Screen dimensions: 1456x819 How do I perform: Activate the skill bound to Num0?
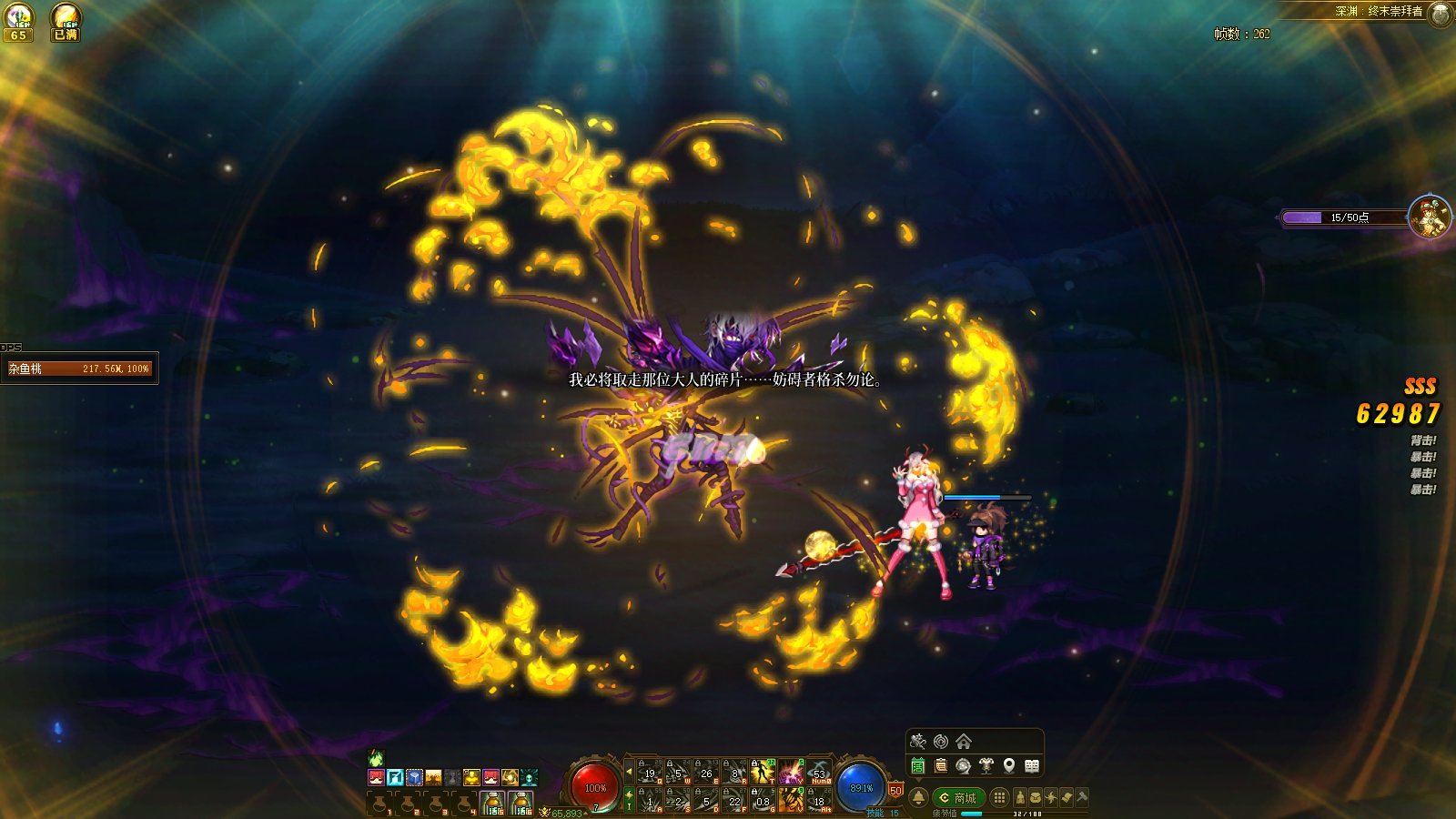pyautogui.click(x=819, y=772)
